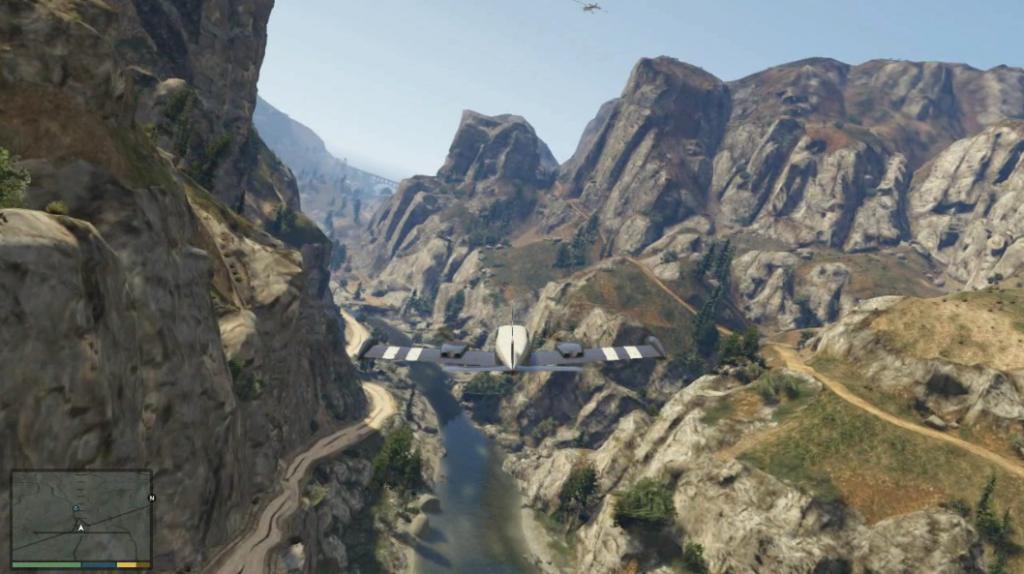
Task: Select the blue blip on the minimap
Action: tap(76, 507)
